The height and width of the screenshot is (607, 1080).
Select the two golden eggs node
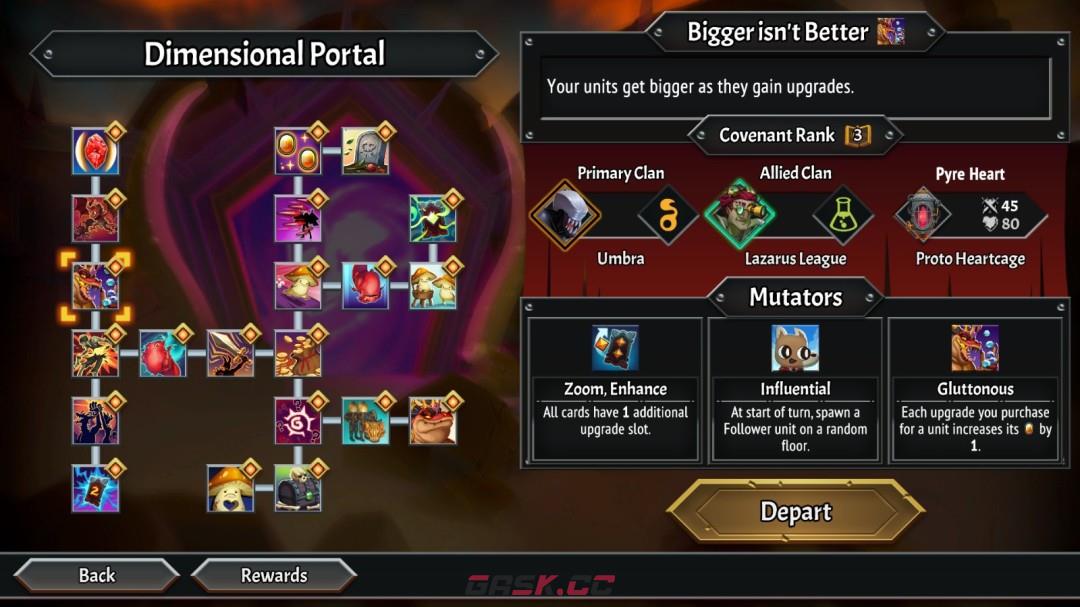298,152
